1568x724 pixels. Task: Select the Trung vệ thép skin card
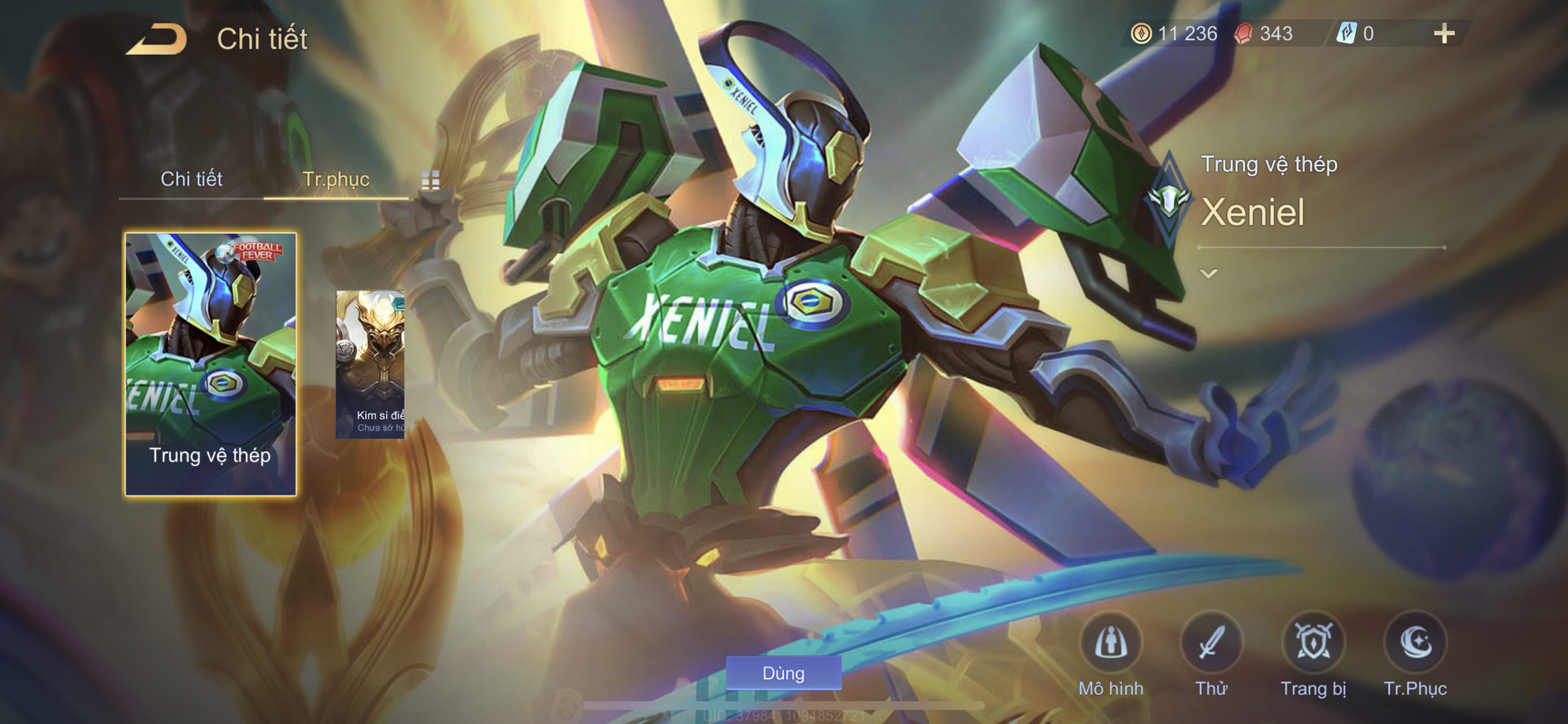click(211, 364)
